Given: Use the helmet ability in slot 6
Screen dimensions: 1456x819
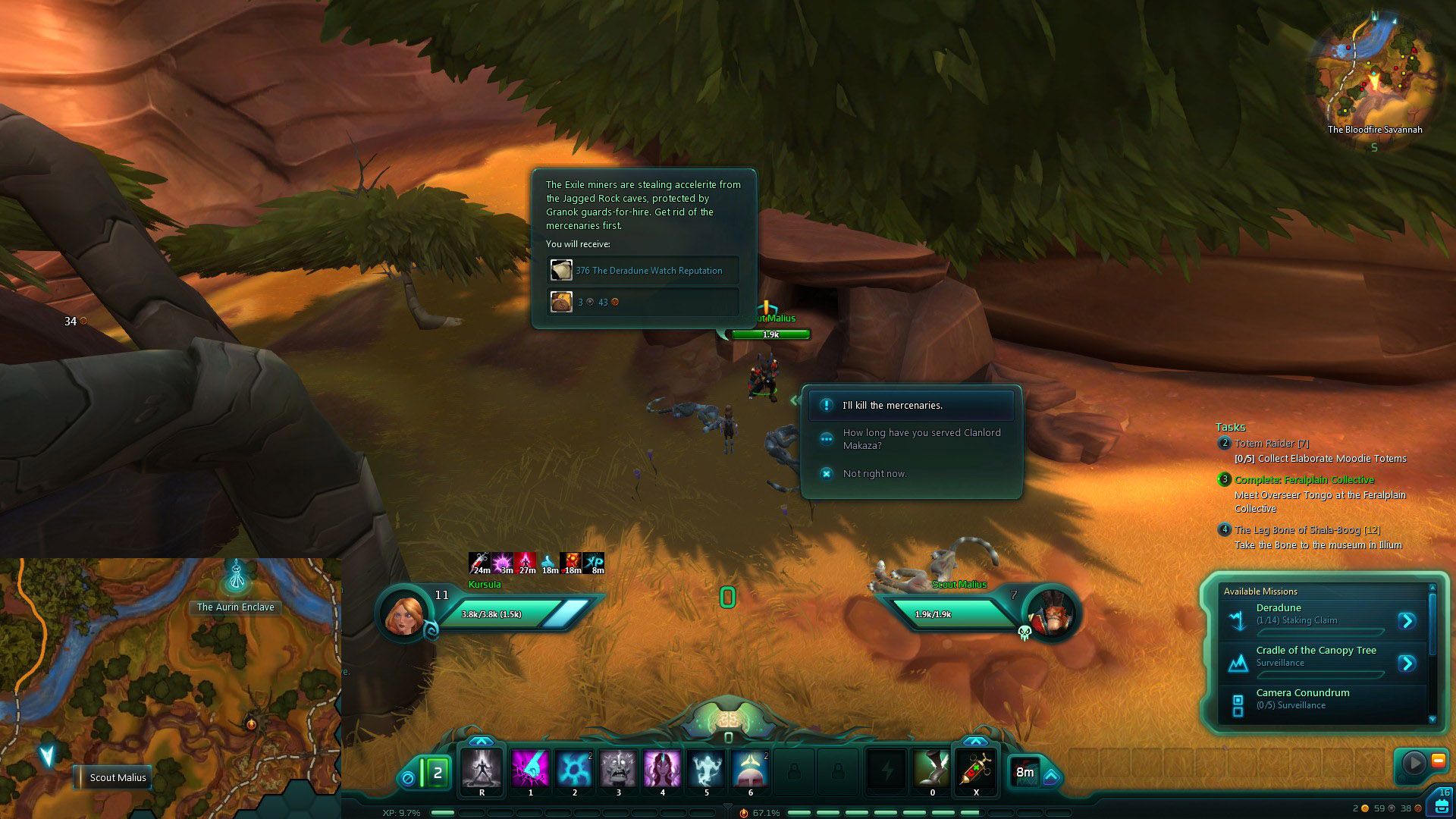Looking at the screenshot, I should 750,770.
